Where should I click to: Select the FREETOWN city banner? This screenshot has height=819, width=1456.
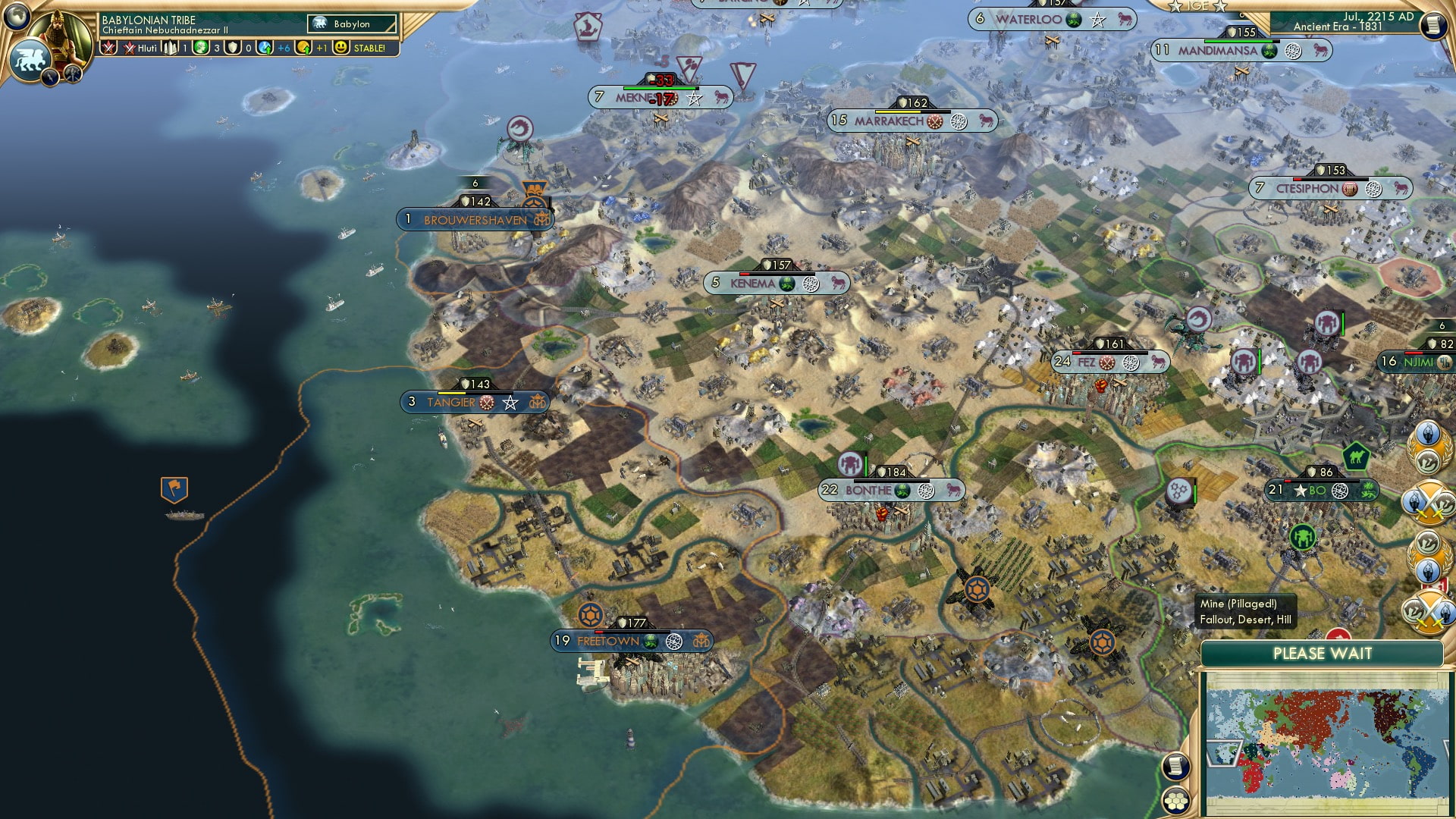click(x=607, y=641)
